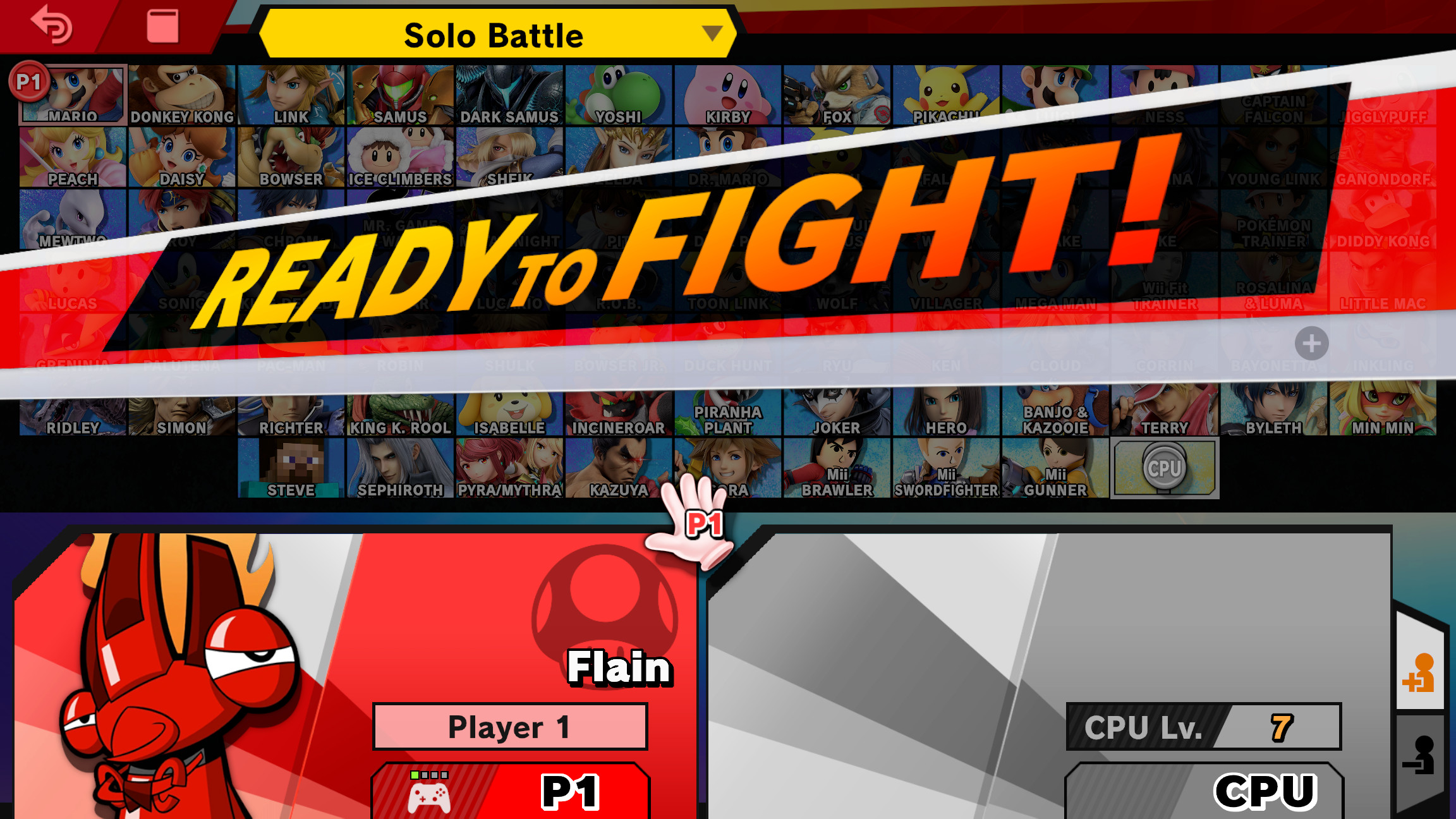
Task: Select Mii Brawler
Action: [837, 468]
